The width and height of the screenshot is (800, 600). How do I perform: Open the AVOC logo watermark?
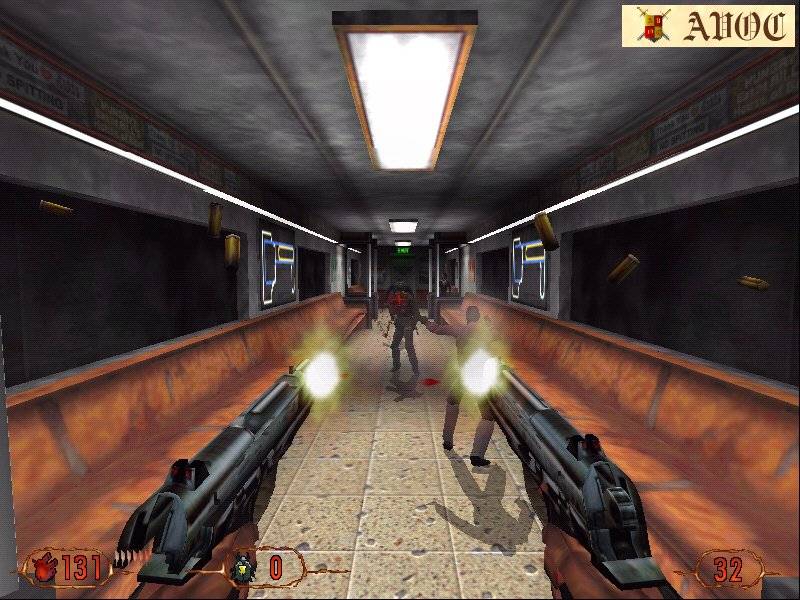point(707,26)
